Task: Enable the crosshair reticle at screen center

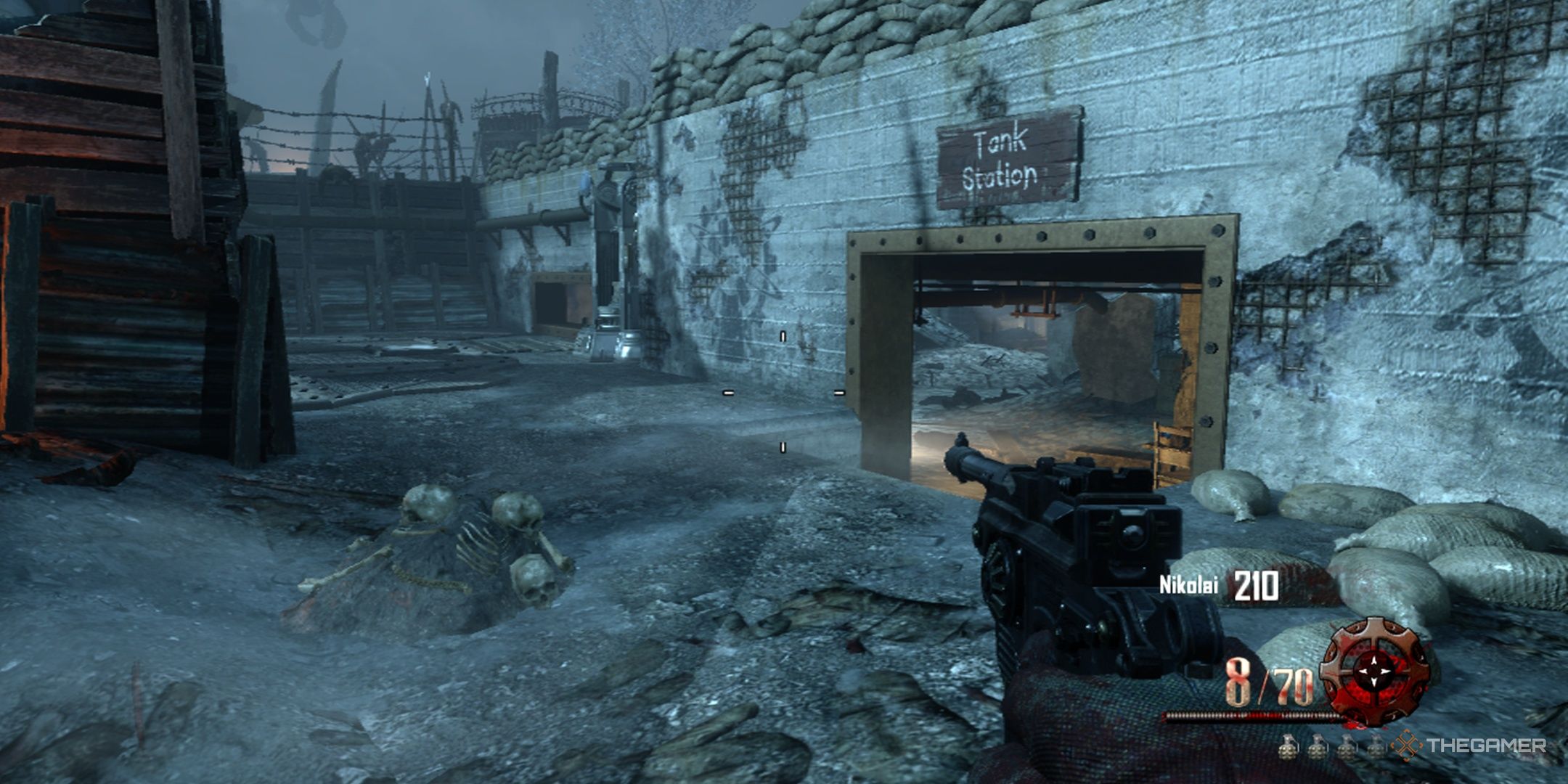Action: [x=784, y=392]
